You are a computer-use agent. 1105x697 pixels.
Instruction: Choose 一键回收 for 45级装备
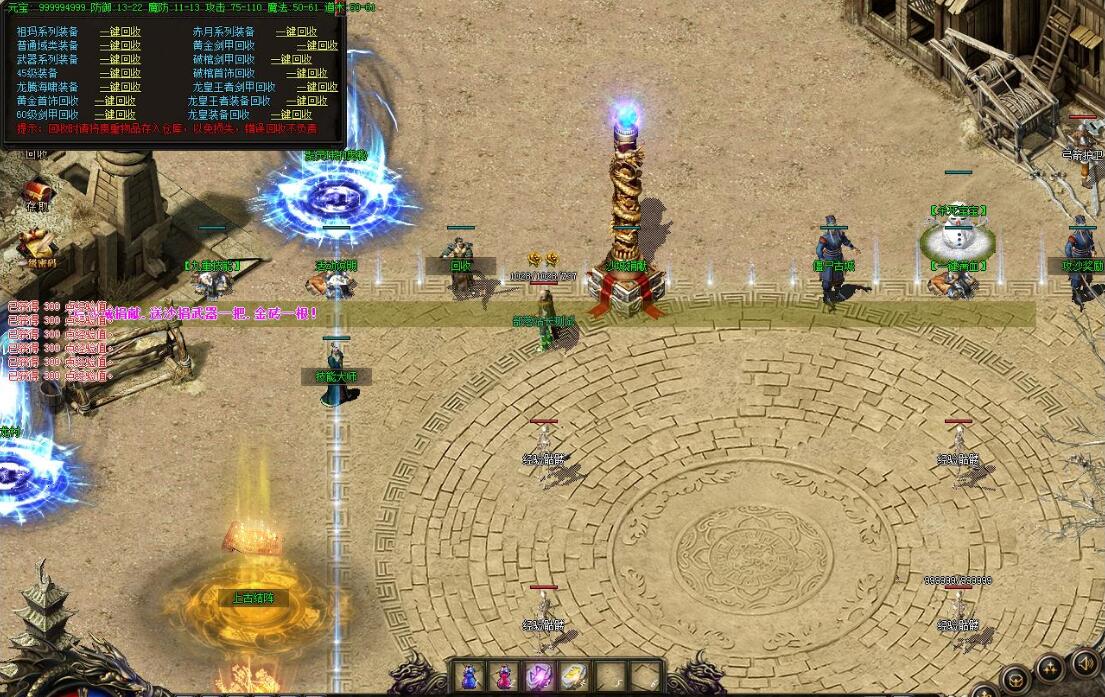(x=120, y=73)
